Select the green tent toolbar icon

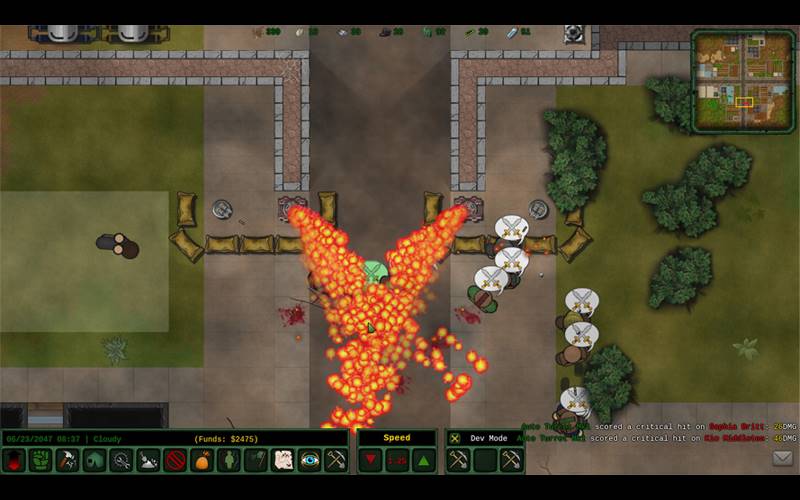(94, 461)
